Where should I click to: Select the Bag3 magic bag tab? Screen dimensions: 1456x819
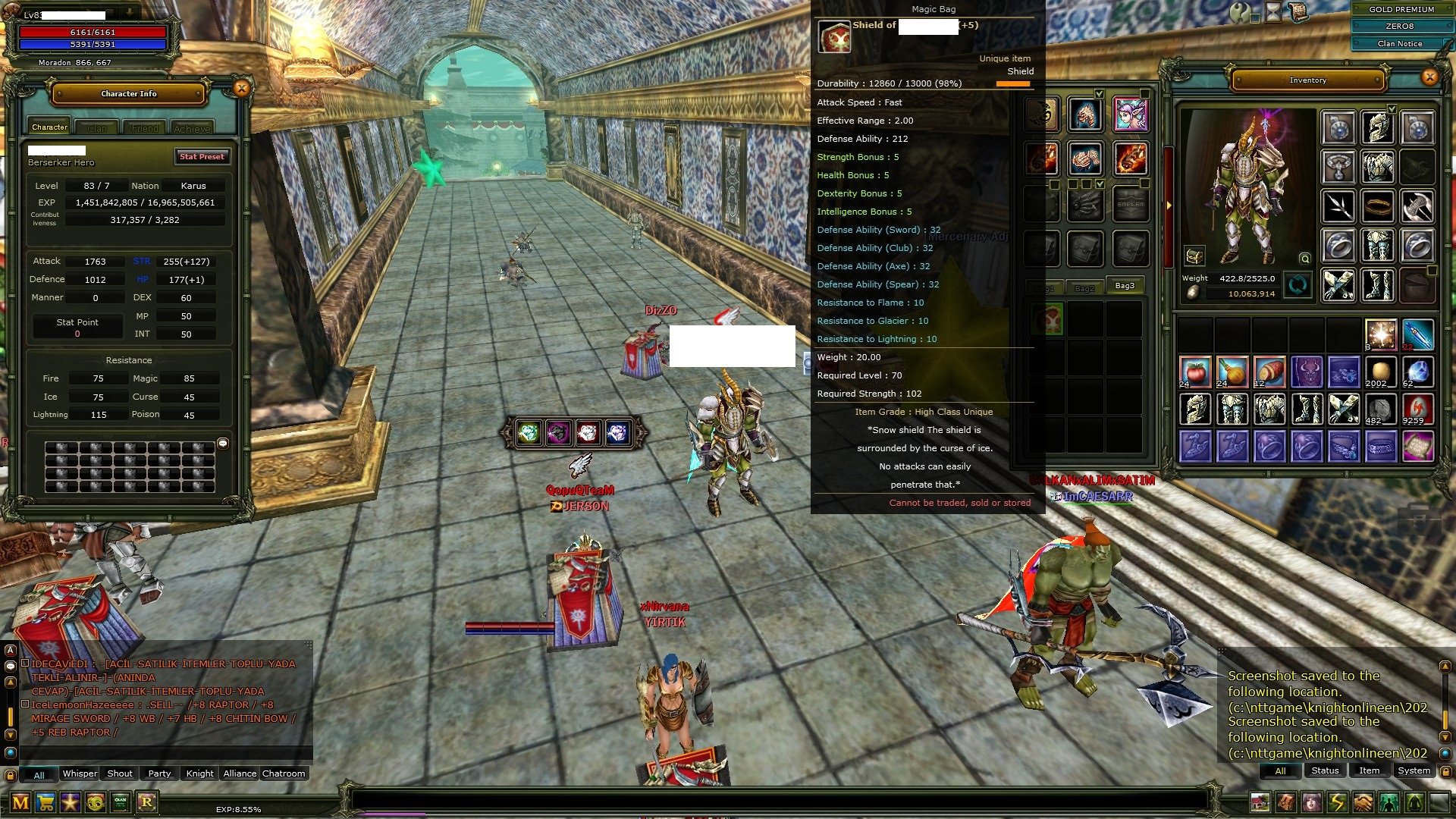coord(1125,286)
